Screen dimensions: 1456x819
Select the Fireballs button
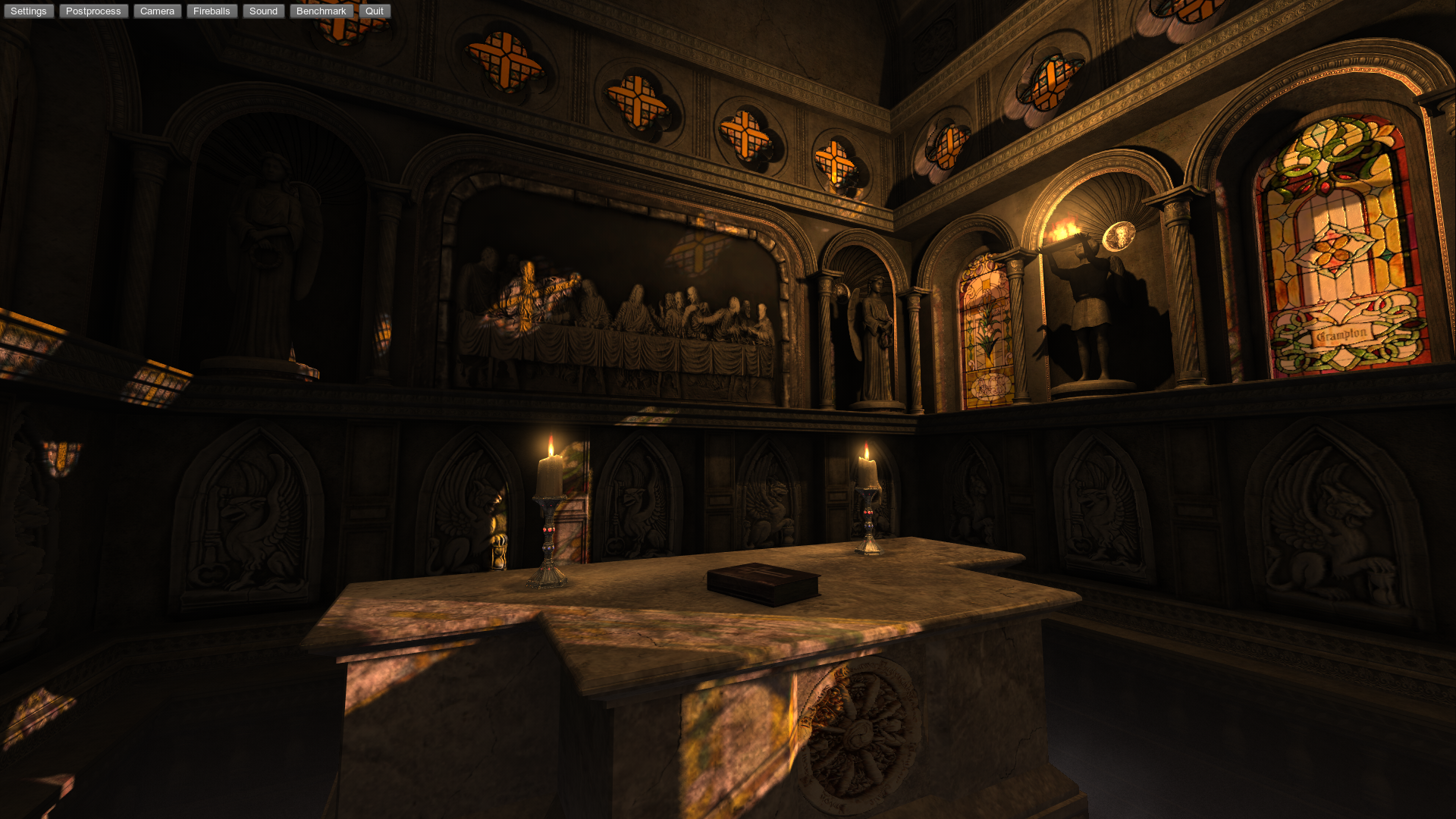[x=212, y=11]
